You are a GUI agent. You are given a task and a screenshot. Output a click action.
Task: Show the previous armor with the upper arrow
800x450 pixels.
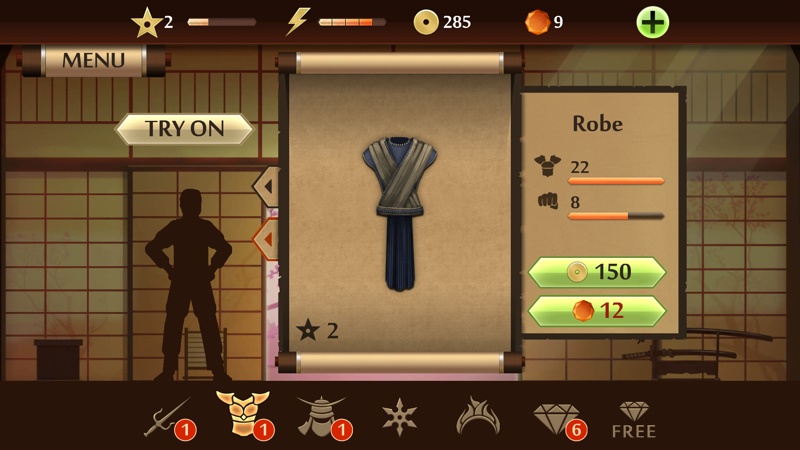(x=267, y=186)
